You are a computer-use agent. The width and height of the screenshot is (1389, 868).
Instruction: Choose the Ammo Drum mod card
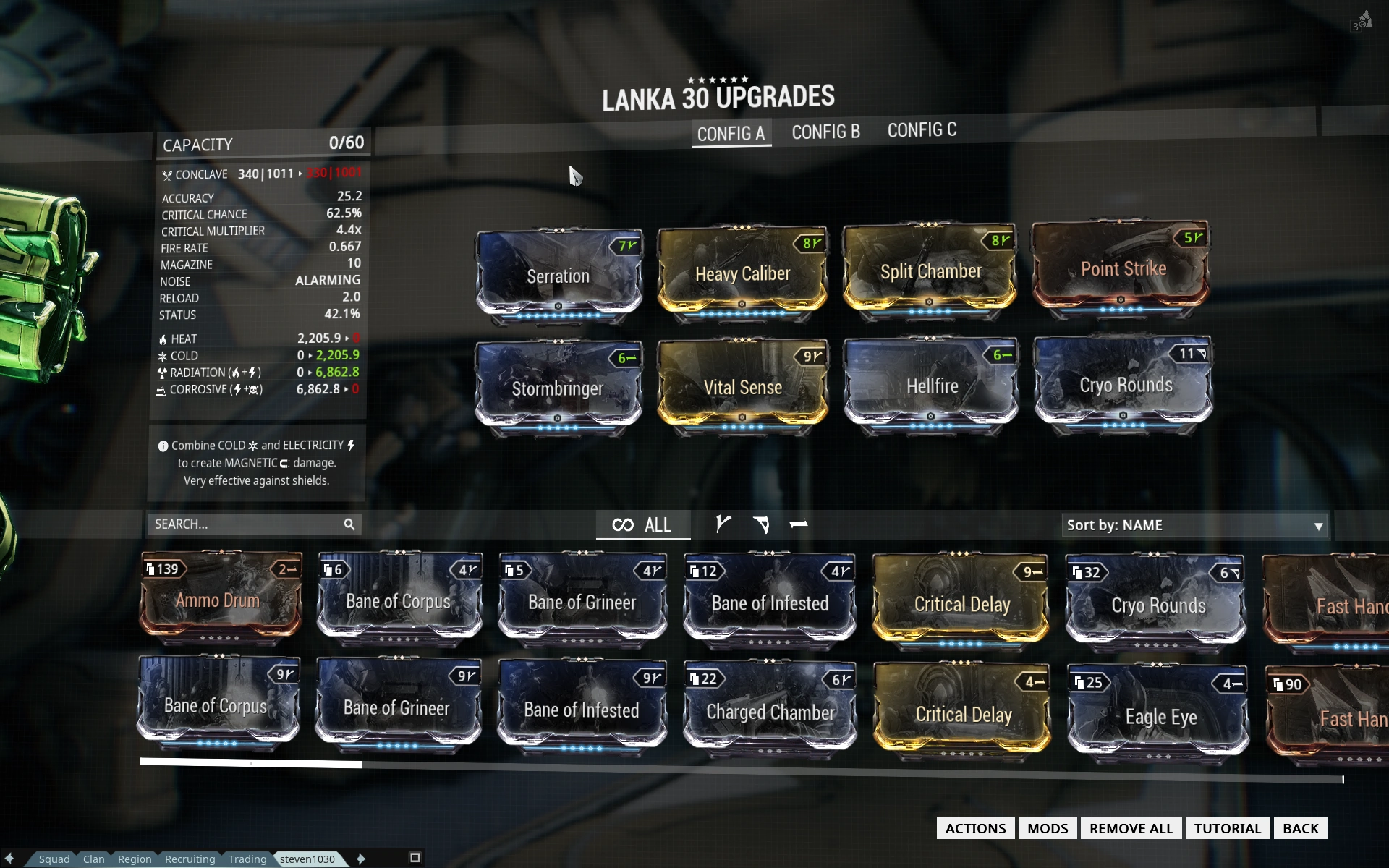(218, 599)
